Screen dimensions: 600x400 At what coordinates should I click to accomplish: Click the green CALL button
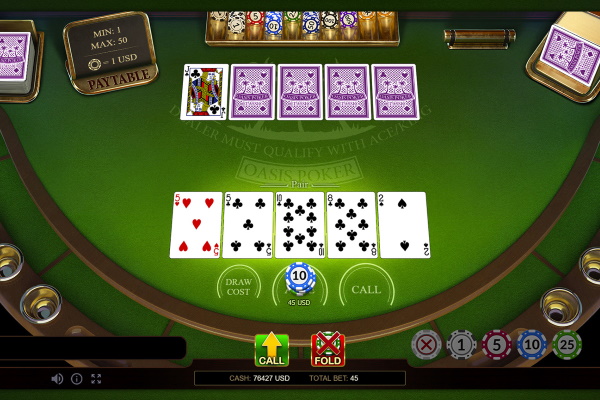pos(271,350)
